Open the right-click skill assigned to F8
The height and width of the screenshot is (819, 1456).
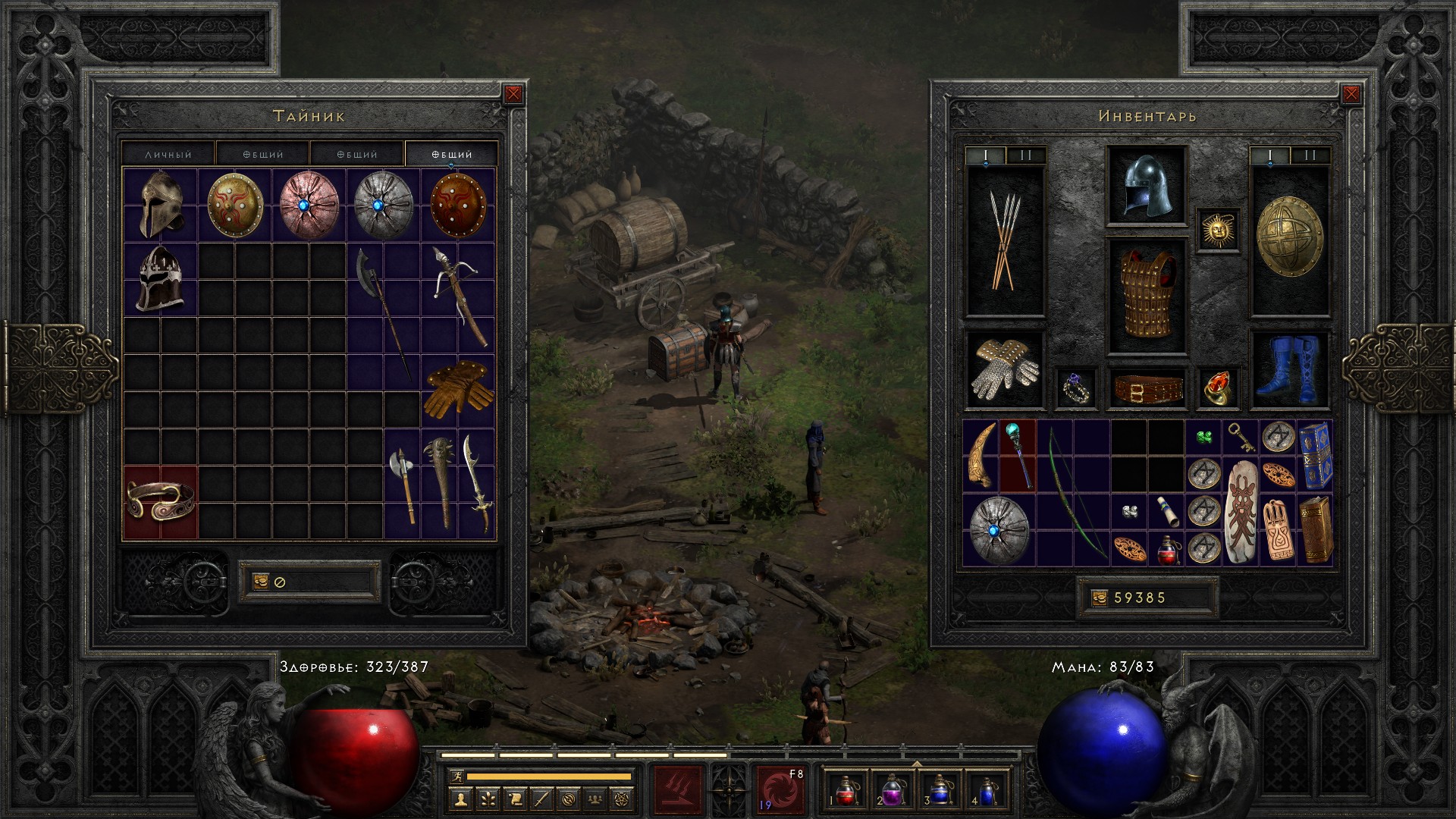780,789
